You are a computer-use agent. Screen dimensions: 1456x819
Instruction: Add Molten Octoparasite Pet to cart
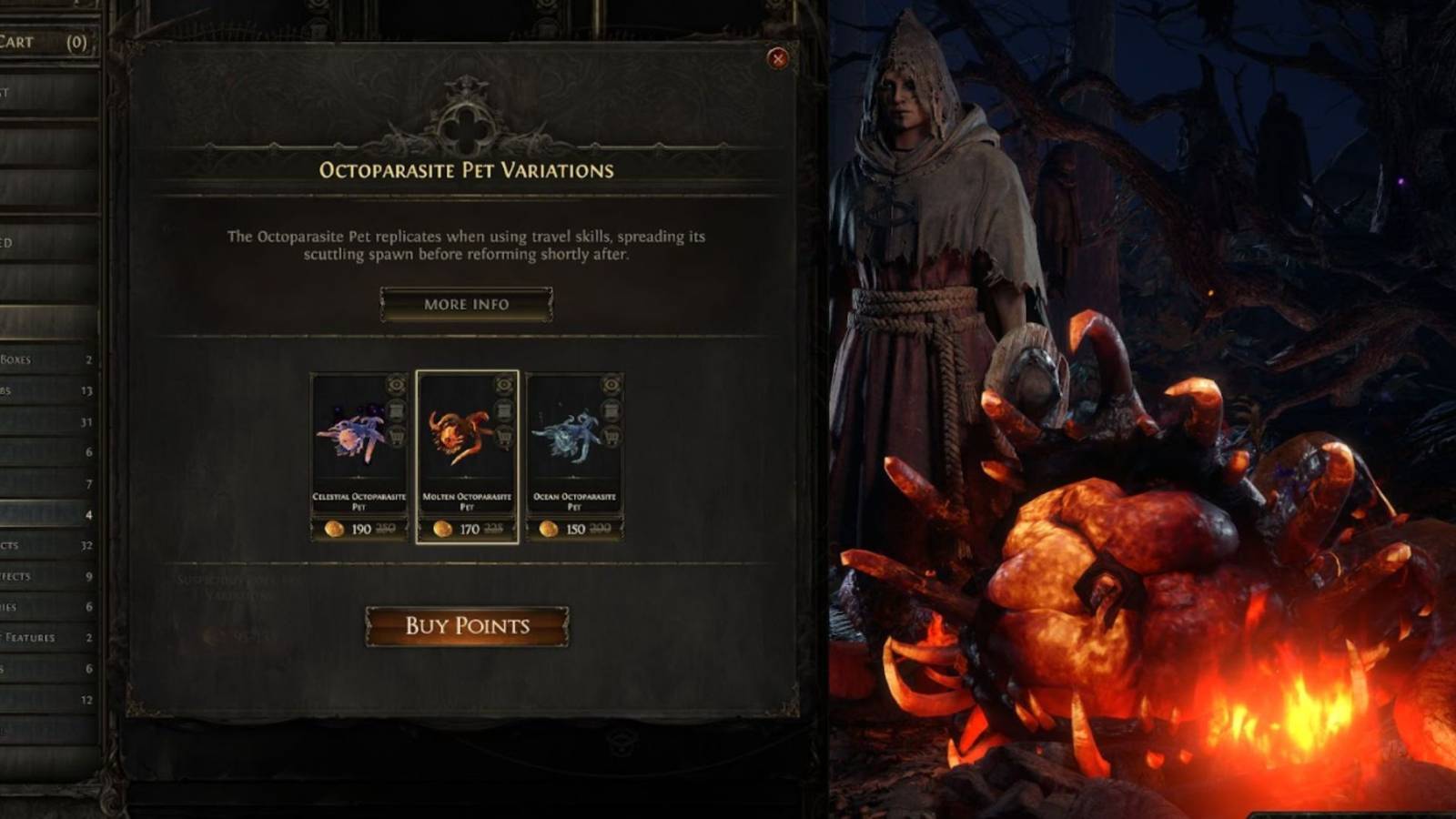pyautogui.click(x=505, y=437)
